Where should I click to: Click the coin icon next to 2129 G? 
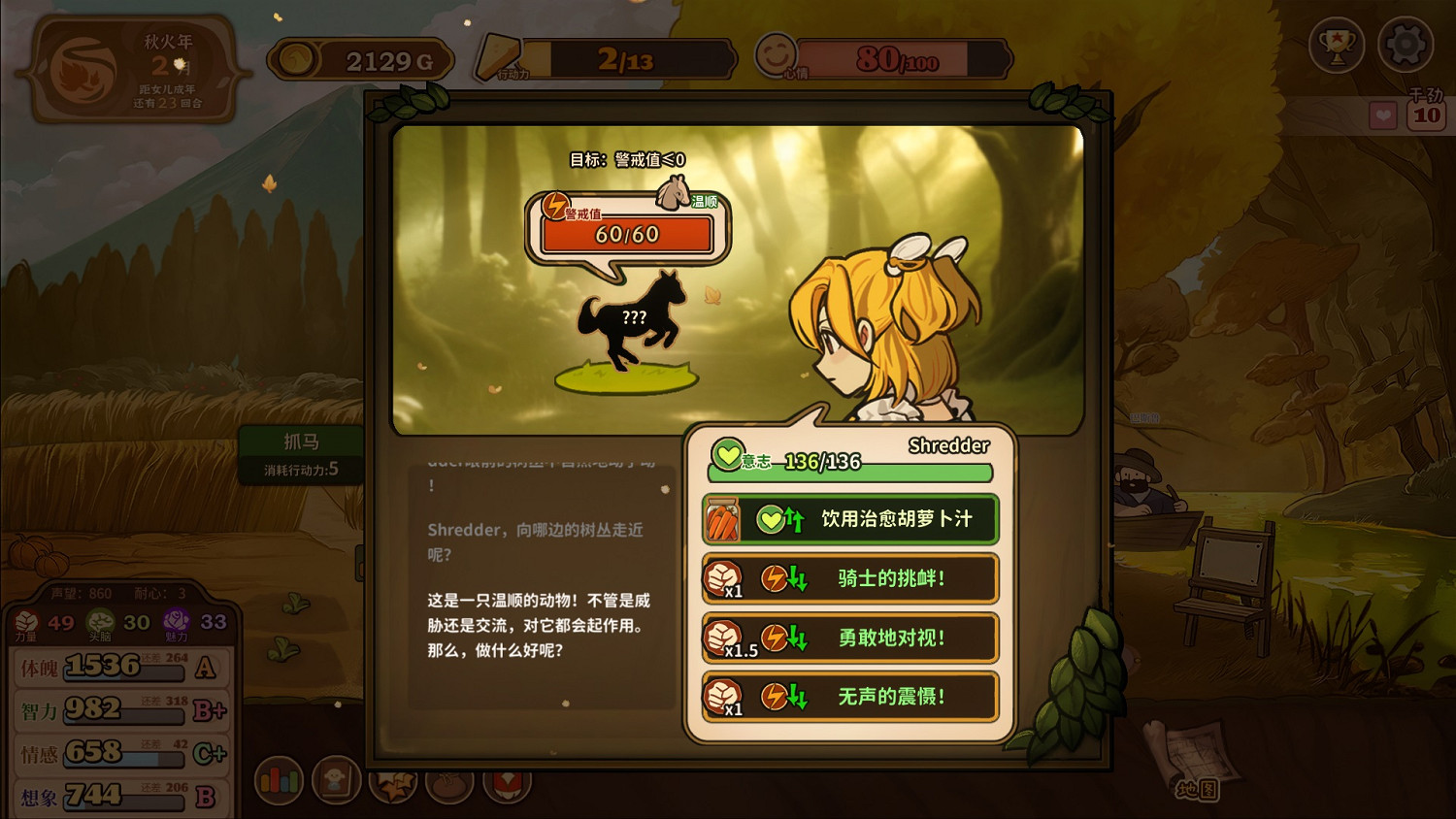(x=293, y=58)
